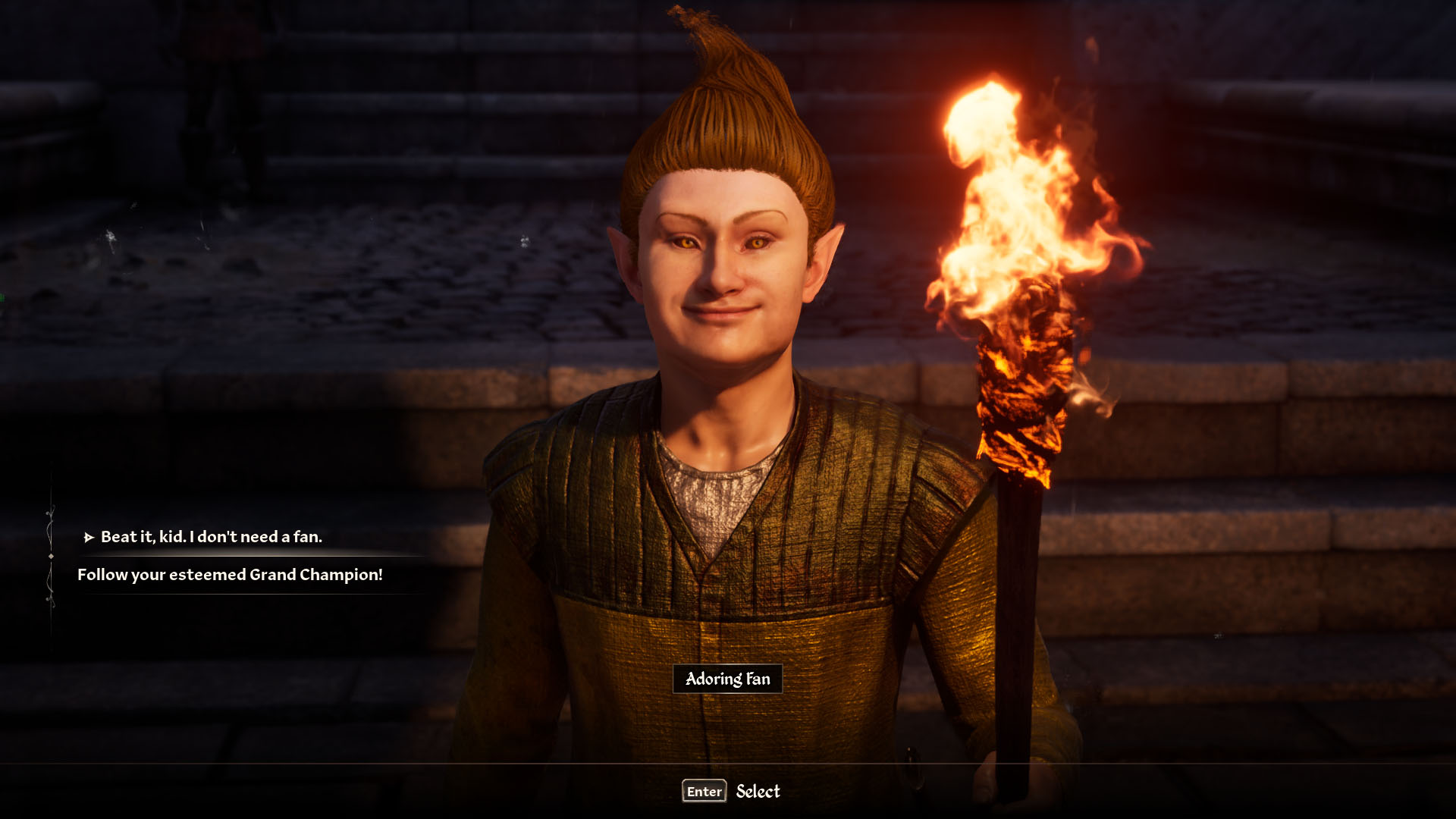1456x819 pixels.
Task: Click the "Select" label next to the Enter prompt
Action: click(x=758, y=792)
